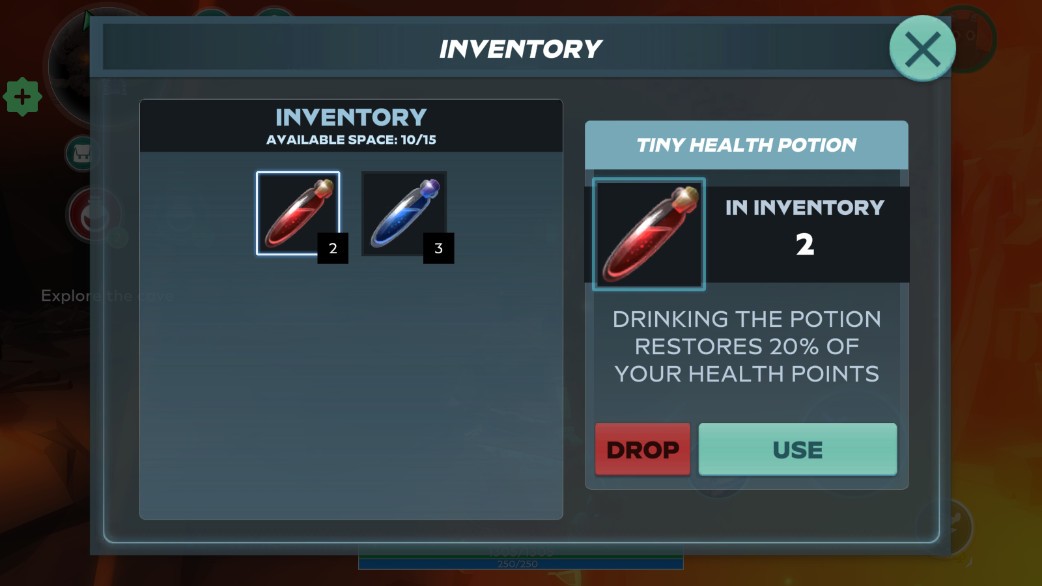Viewport: 1042px width, 586px height.
Task: Select the blue mana potion slot
Action: click(x=403, y=213)
